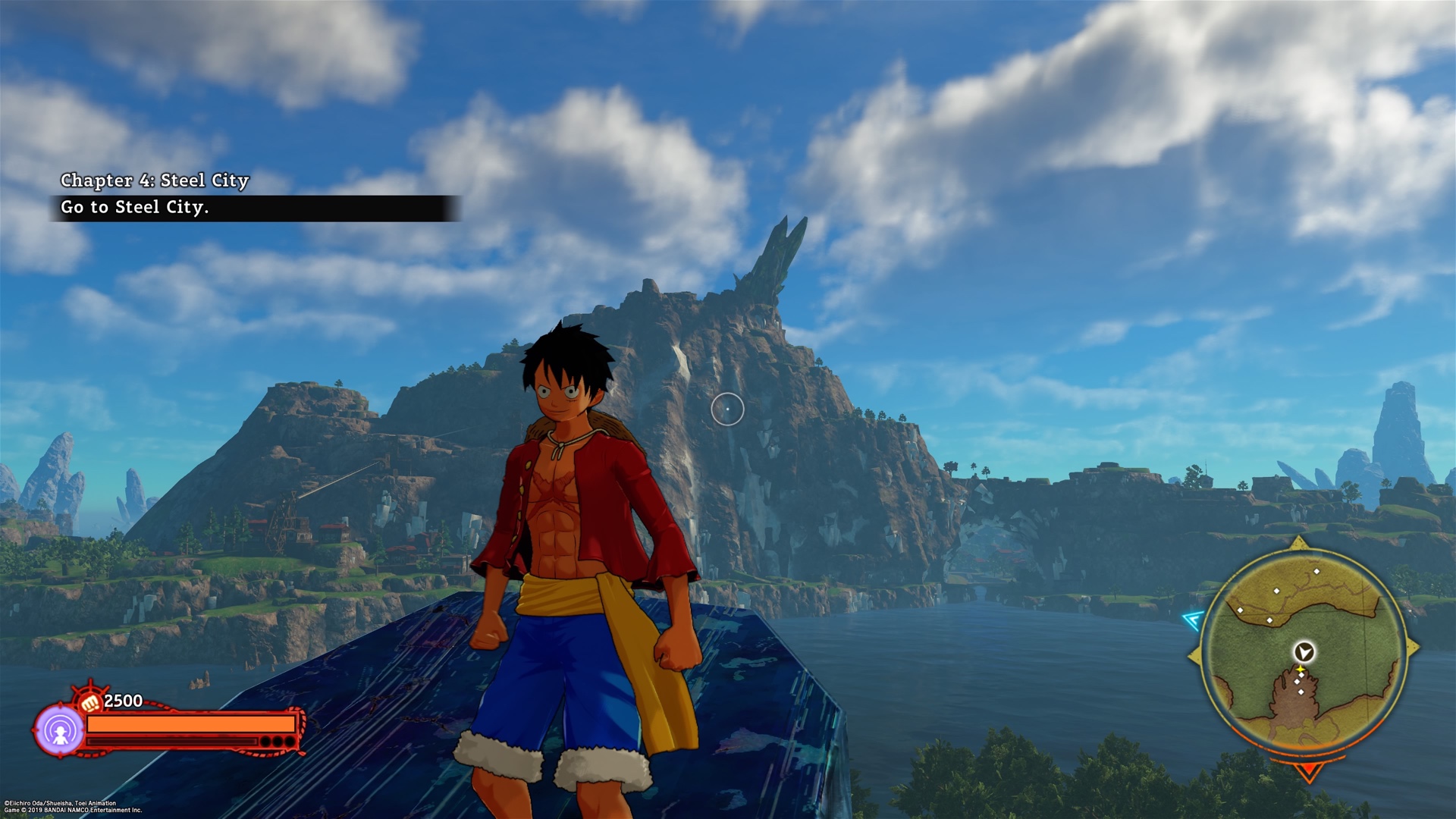Select the Go to Steel City objective text

point(136,207)
